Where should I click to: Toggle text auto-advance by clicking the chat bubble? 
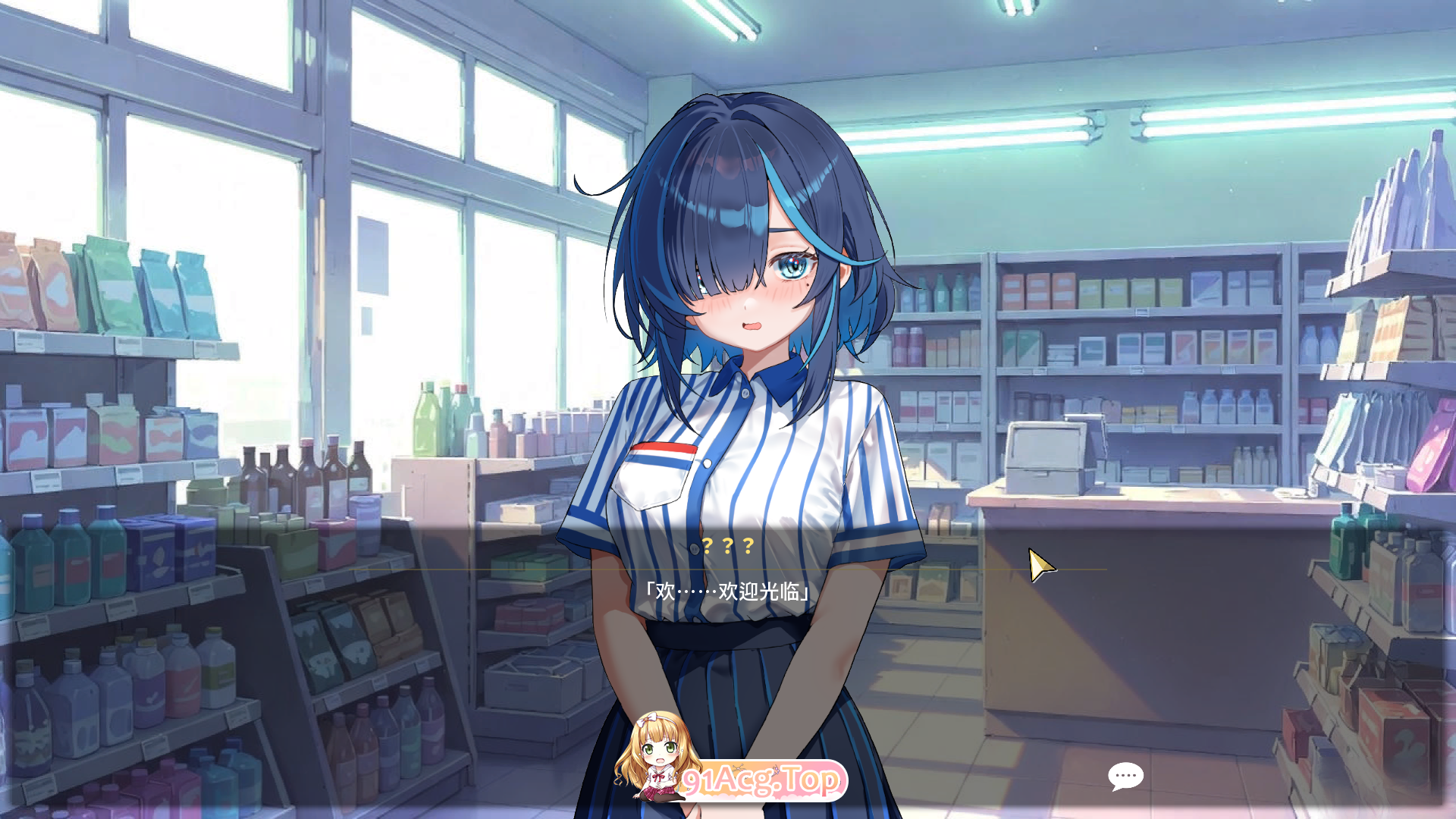1126,775
